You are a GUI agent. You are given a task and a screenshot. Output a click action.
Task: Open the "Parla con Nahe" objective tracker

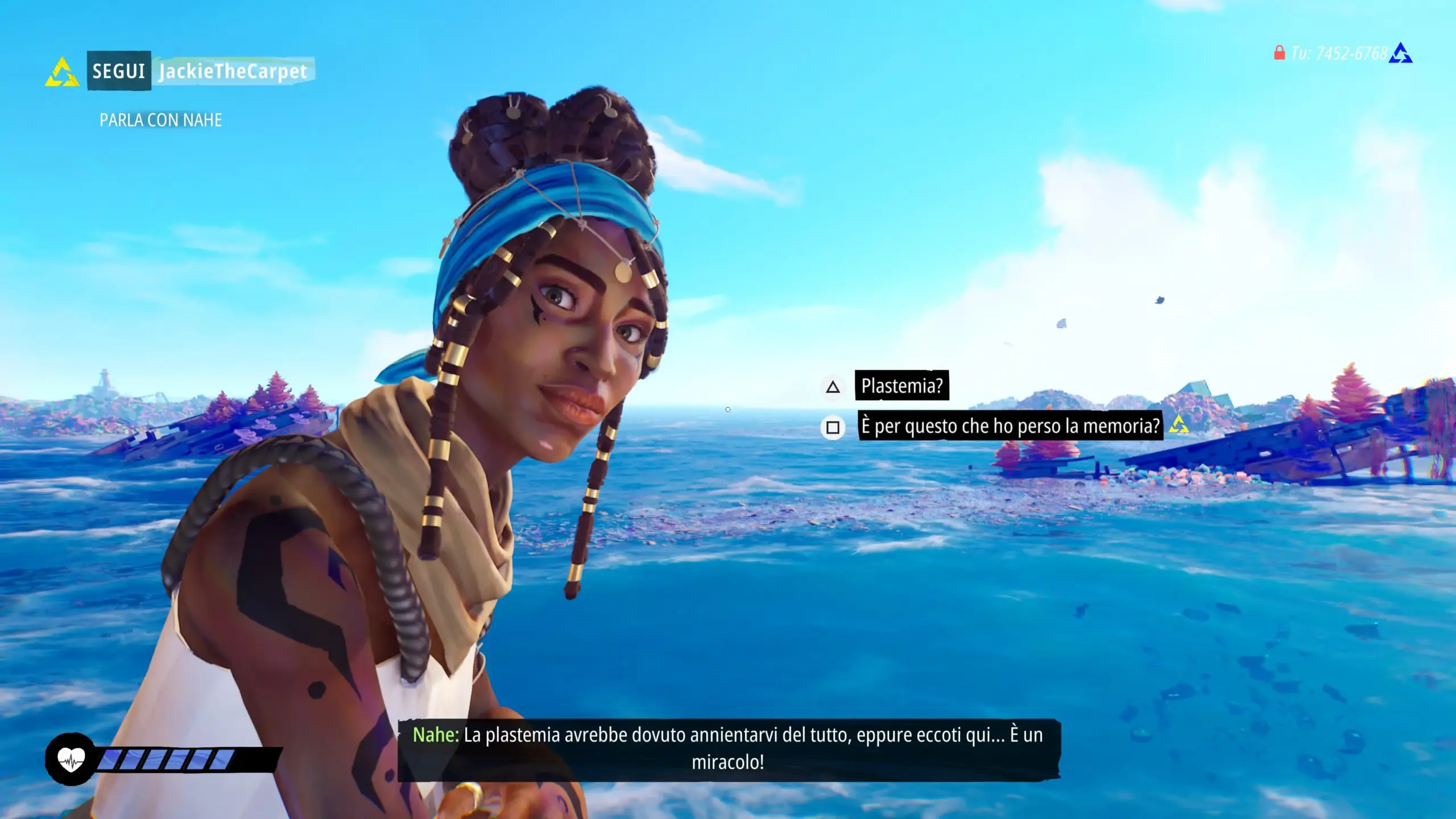click(x=161, y=120)
